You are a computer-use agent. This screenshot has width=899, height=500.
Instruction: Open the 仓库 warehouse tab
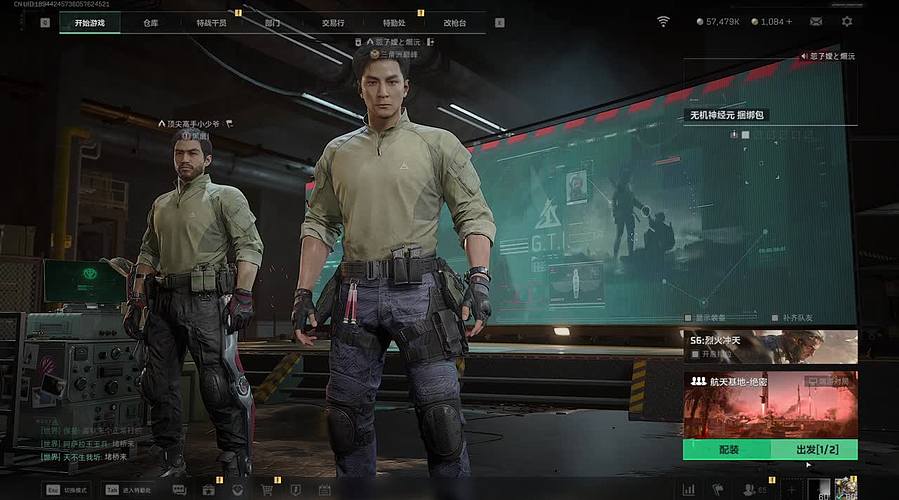151,22
